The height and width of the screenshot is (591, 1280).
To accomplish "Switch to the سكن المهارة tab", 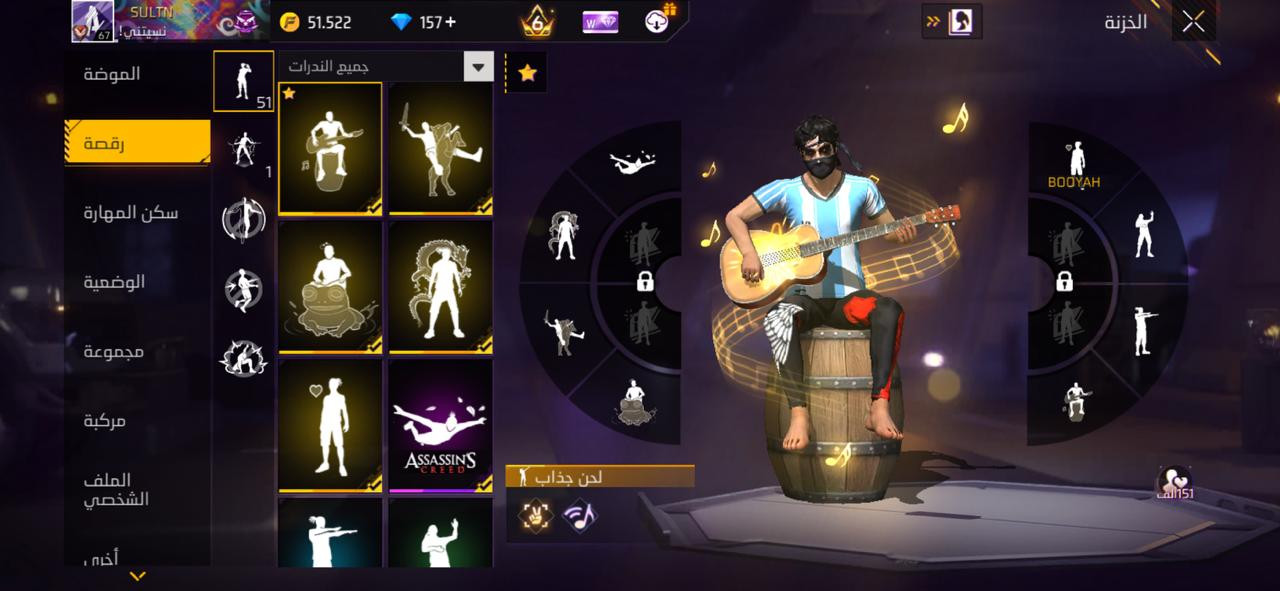I will tap(131, 212).
